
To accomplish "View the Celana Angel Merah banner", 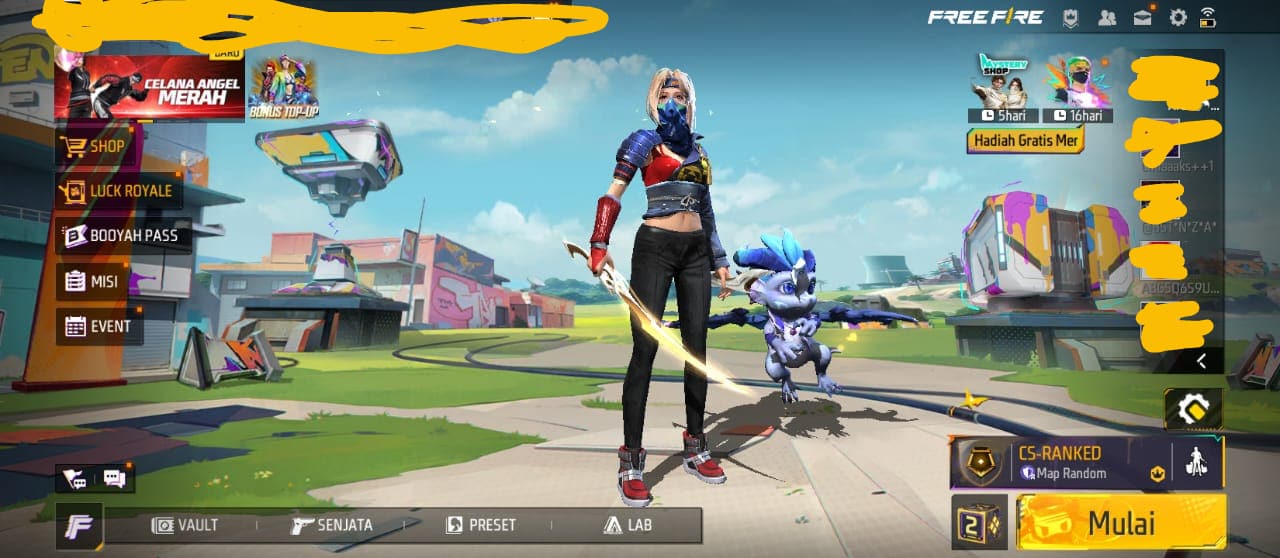I will tap(150, 87).
